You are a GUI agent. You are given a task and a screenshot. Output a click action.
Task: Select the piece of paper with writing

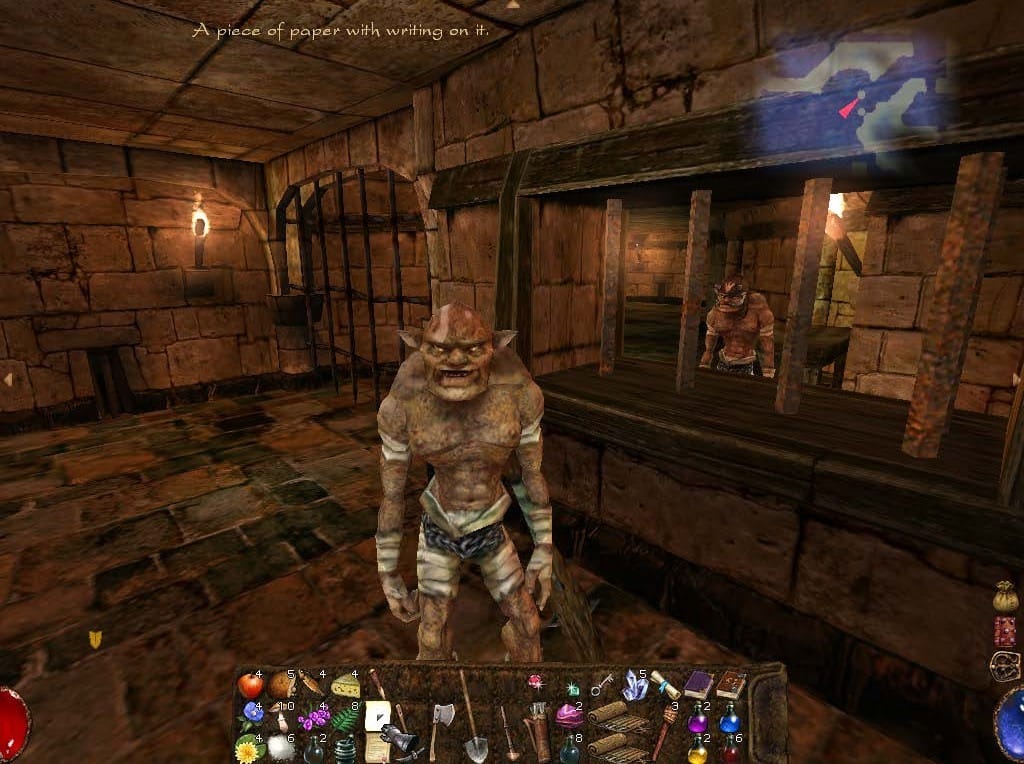pyautogui.click(x=378, y=717)
